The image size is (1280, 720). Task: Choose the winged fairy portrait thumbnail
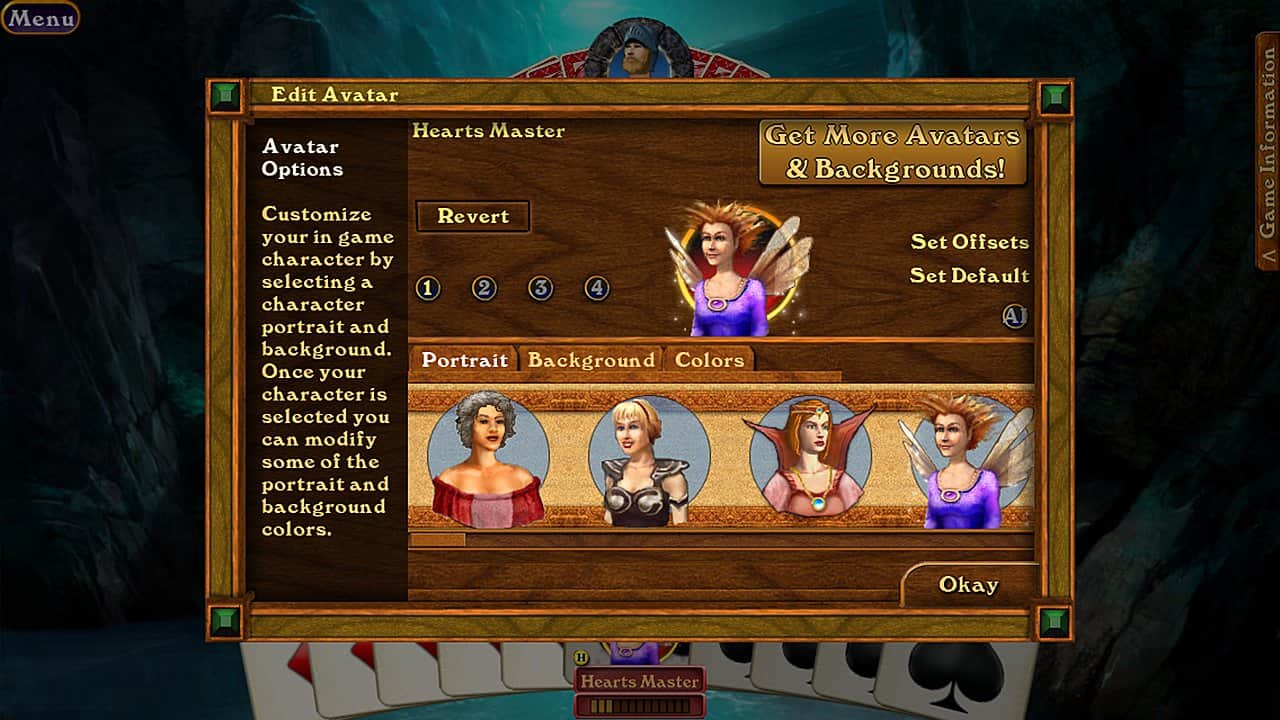[x=965, y=460]
